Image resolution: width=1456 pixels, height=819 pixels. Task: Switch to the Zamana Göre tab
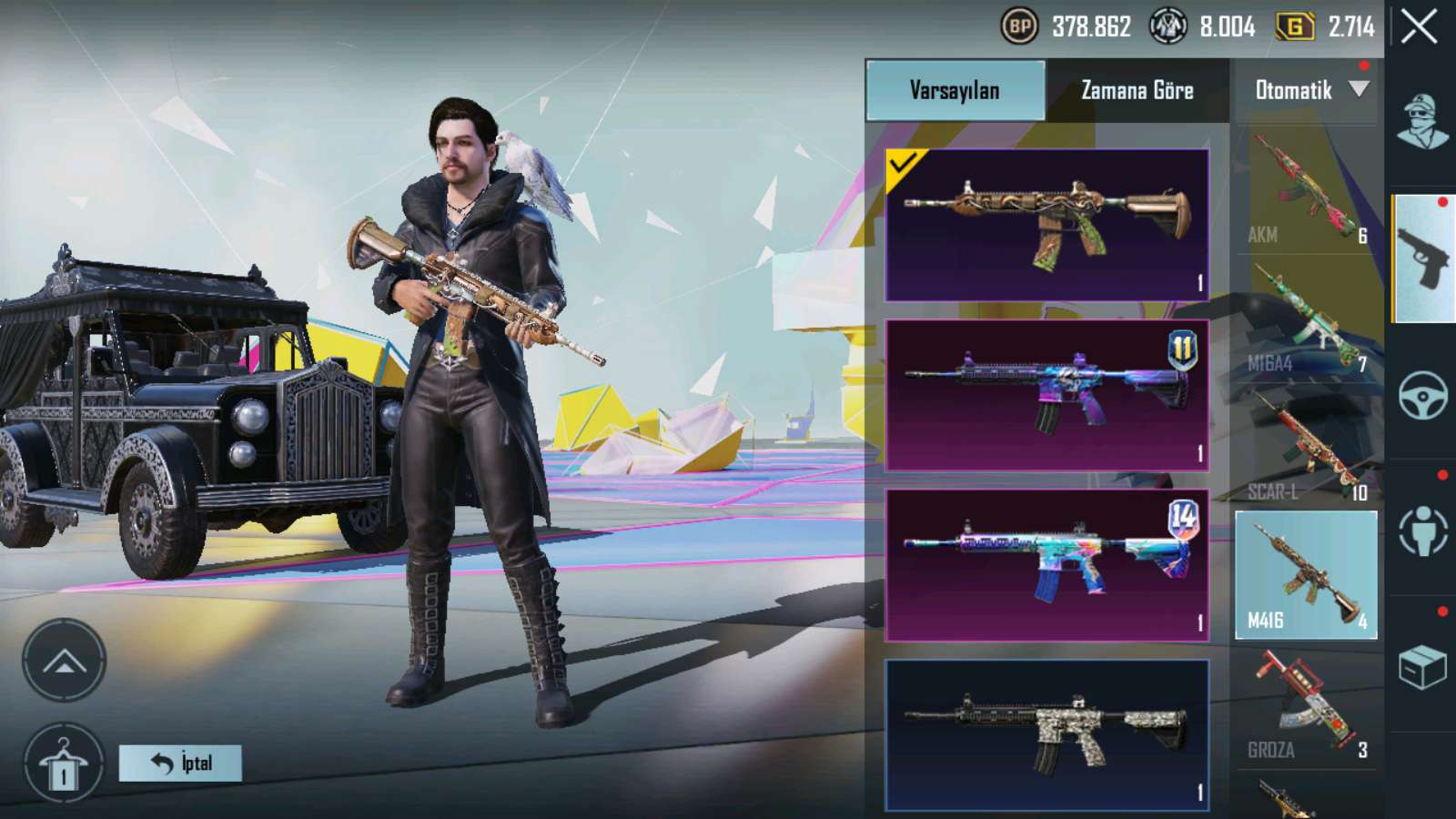1137,90
